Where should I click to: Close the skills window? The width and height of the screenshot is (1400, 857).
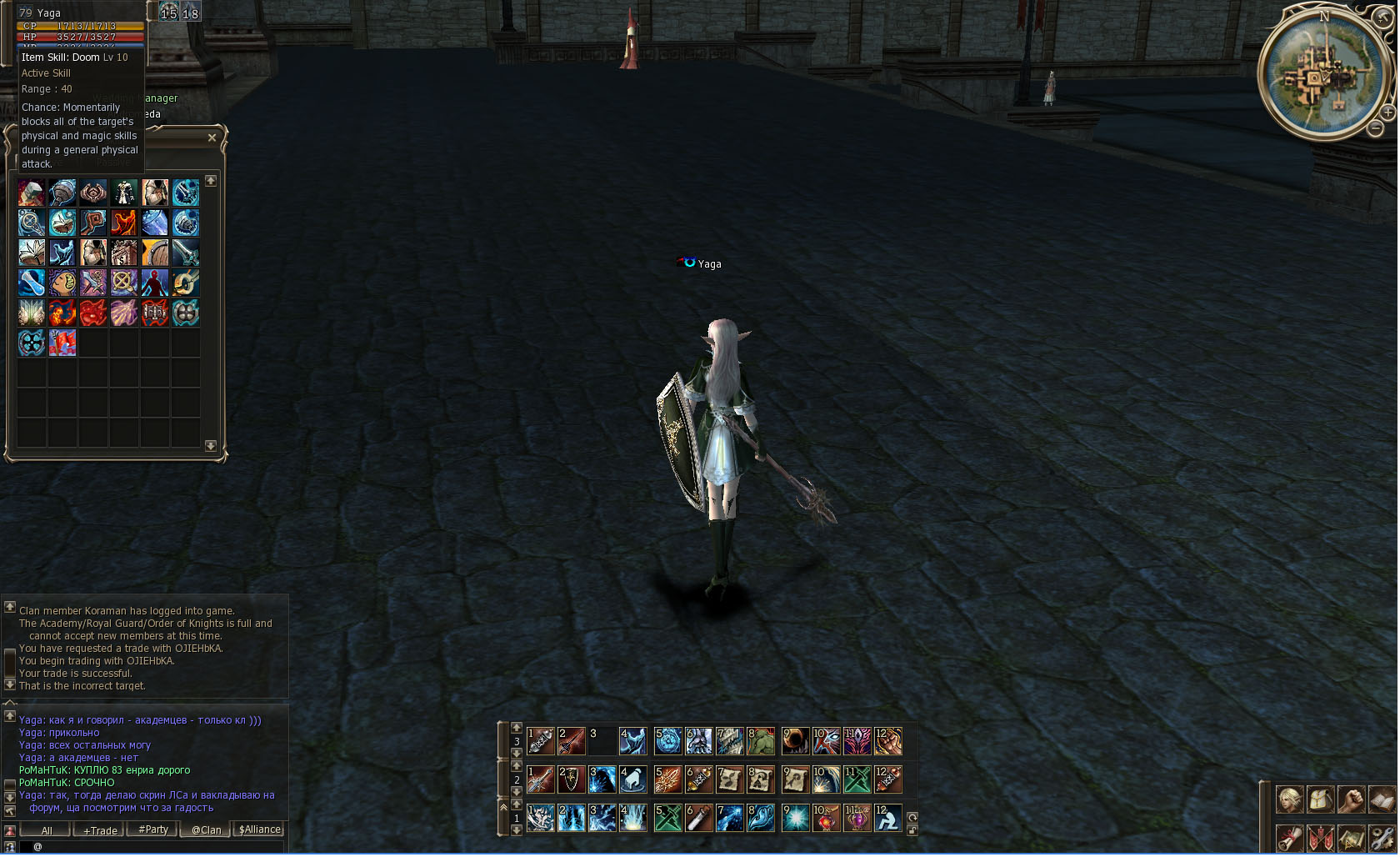click(212, 138)
